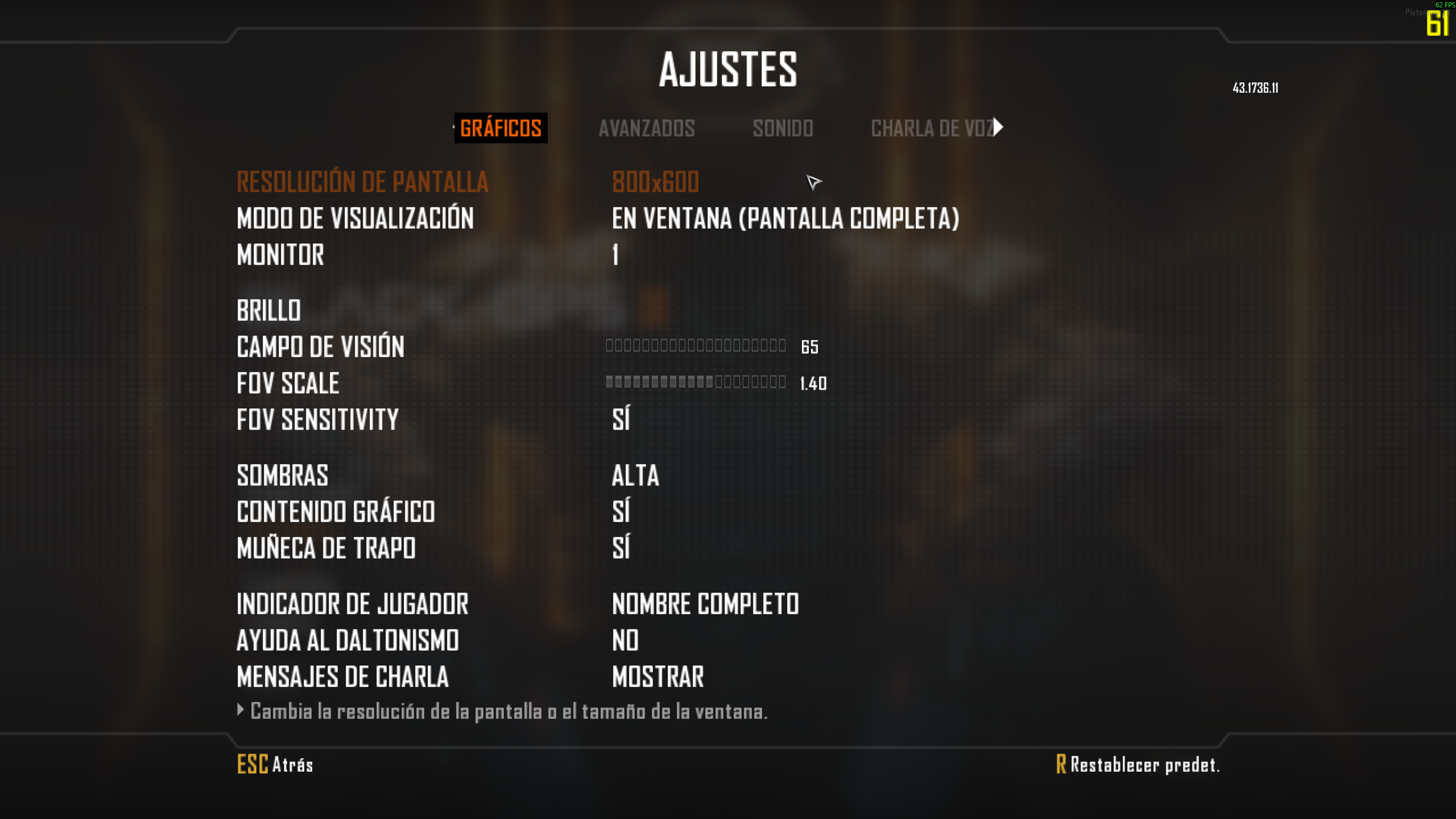Set the FOV Scale slider bar
Viewport: 1456px width, 819px height.
pos(696,382)
